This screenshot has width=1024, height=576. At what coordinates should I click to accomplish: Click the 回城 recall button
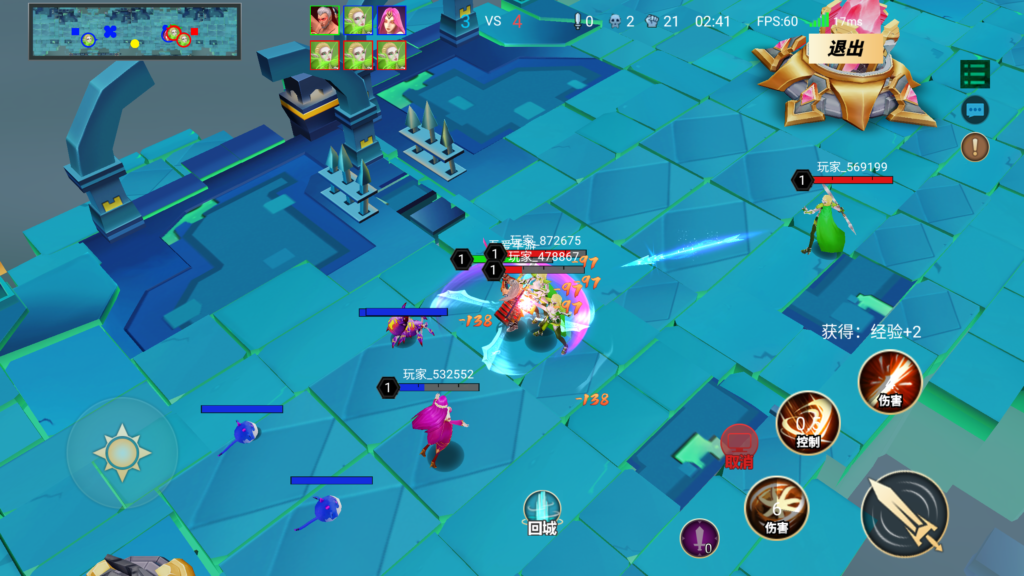pyautogui.click(x=542, y=512)
